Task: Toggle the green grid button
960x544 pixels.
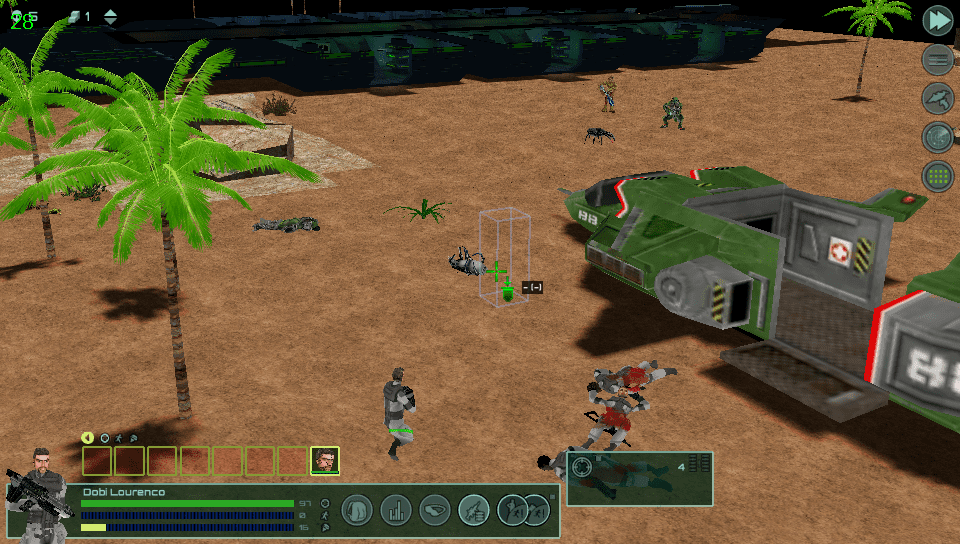Action: (937, 176)
